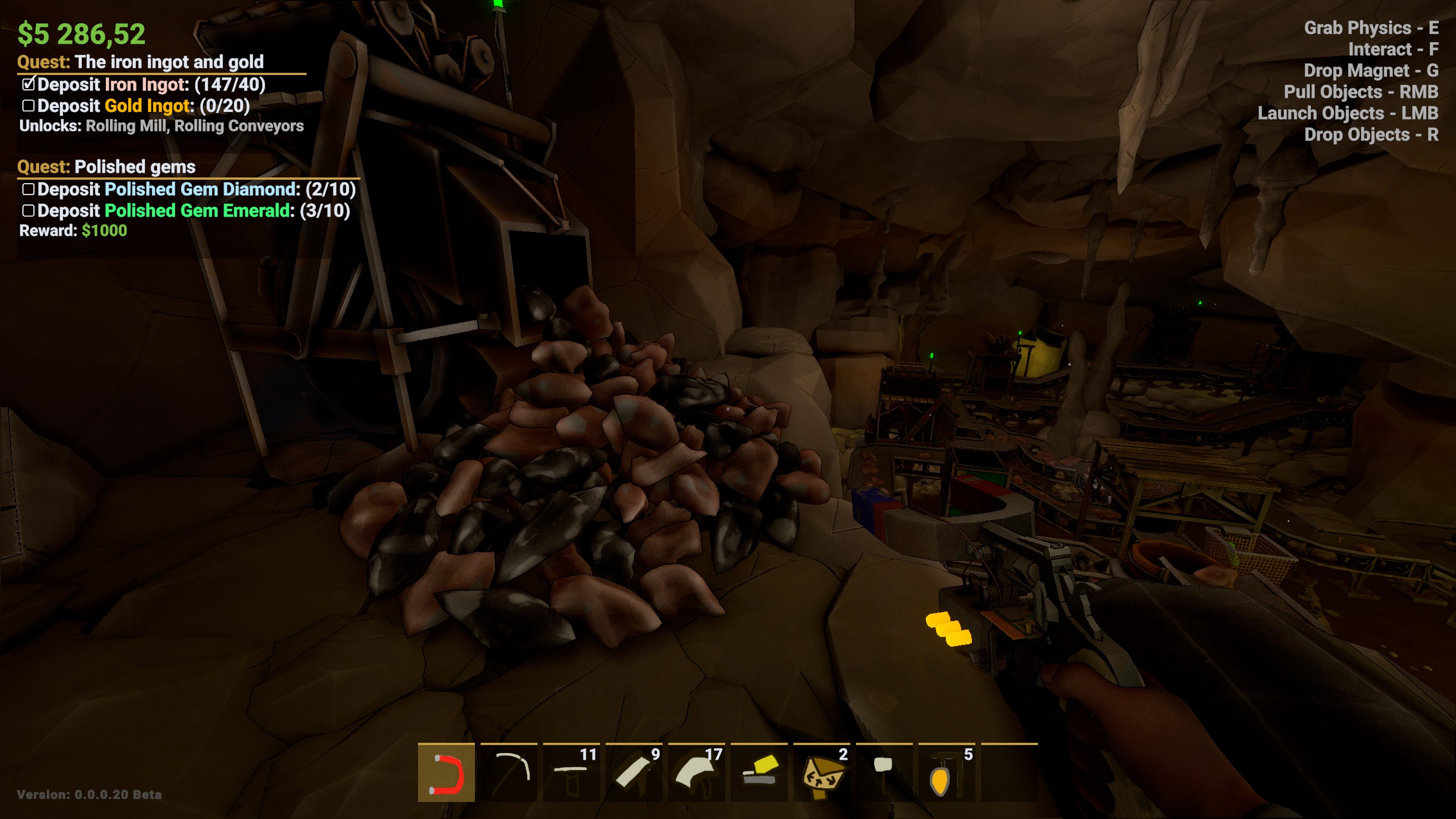
Task: Select the ramp conveyor slot with 9
Action: [634, 773]
